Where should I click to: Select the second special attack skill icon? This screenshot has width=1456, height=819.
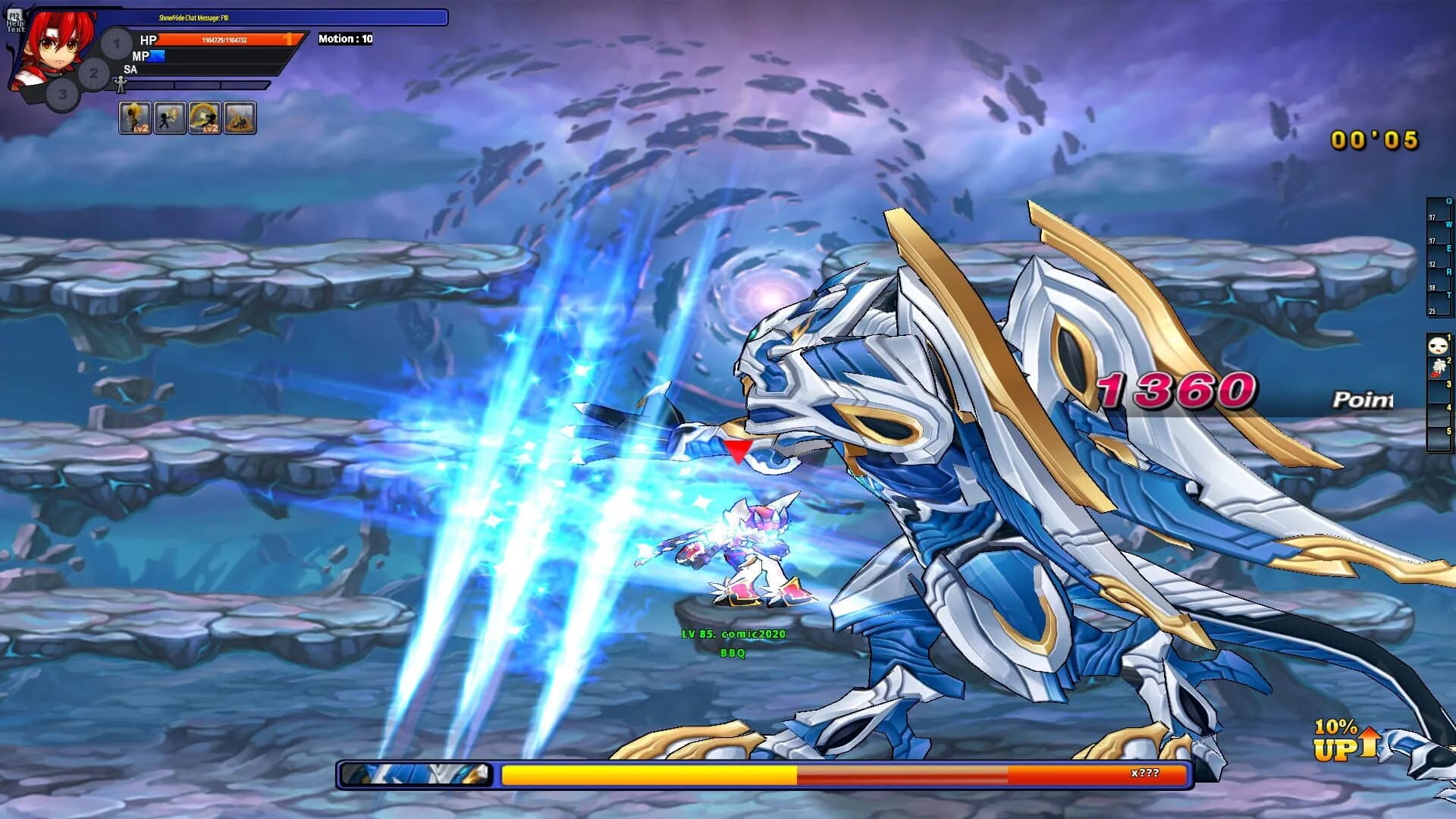tap(168, 118)
